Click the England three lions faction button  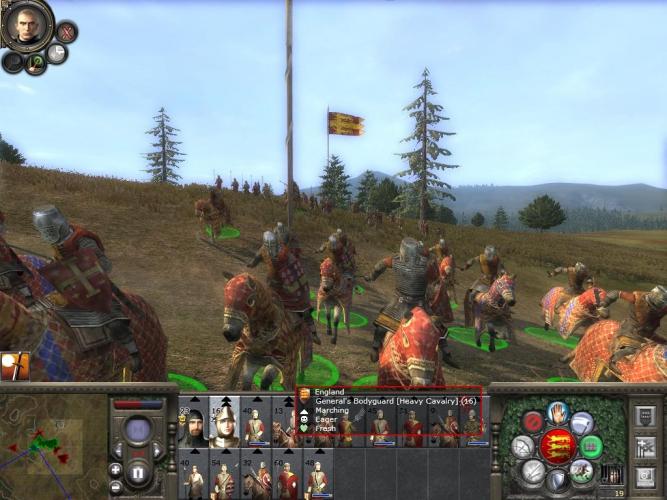click(558, 446)
